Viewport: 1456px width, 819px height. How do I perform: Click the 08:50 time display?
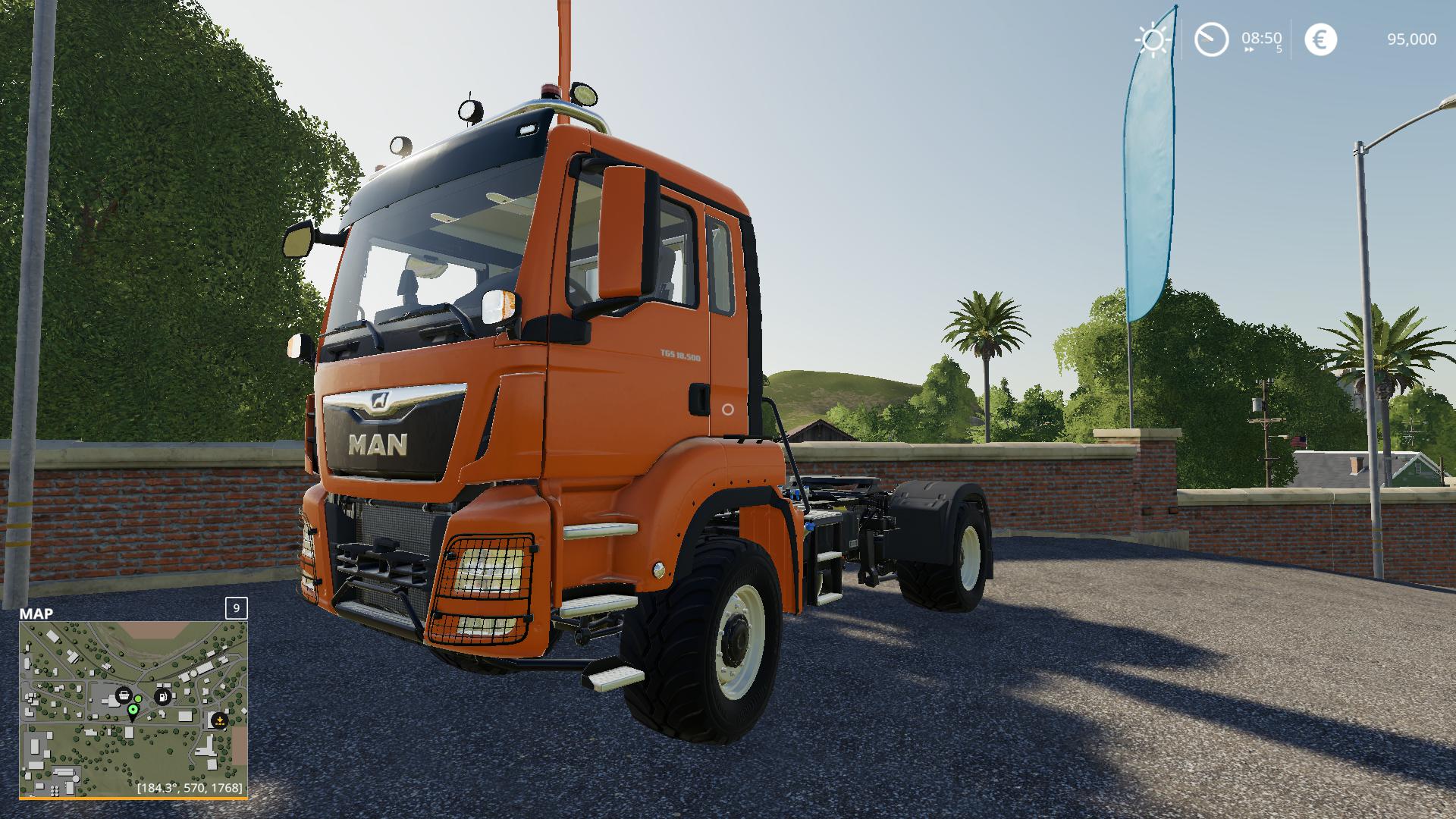[1260, 38]
